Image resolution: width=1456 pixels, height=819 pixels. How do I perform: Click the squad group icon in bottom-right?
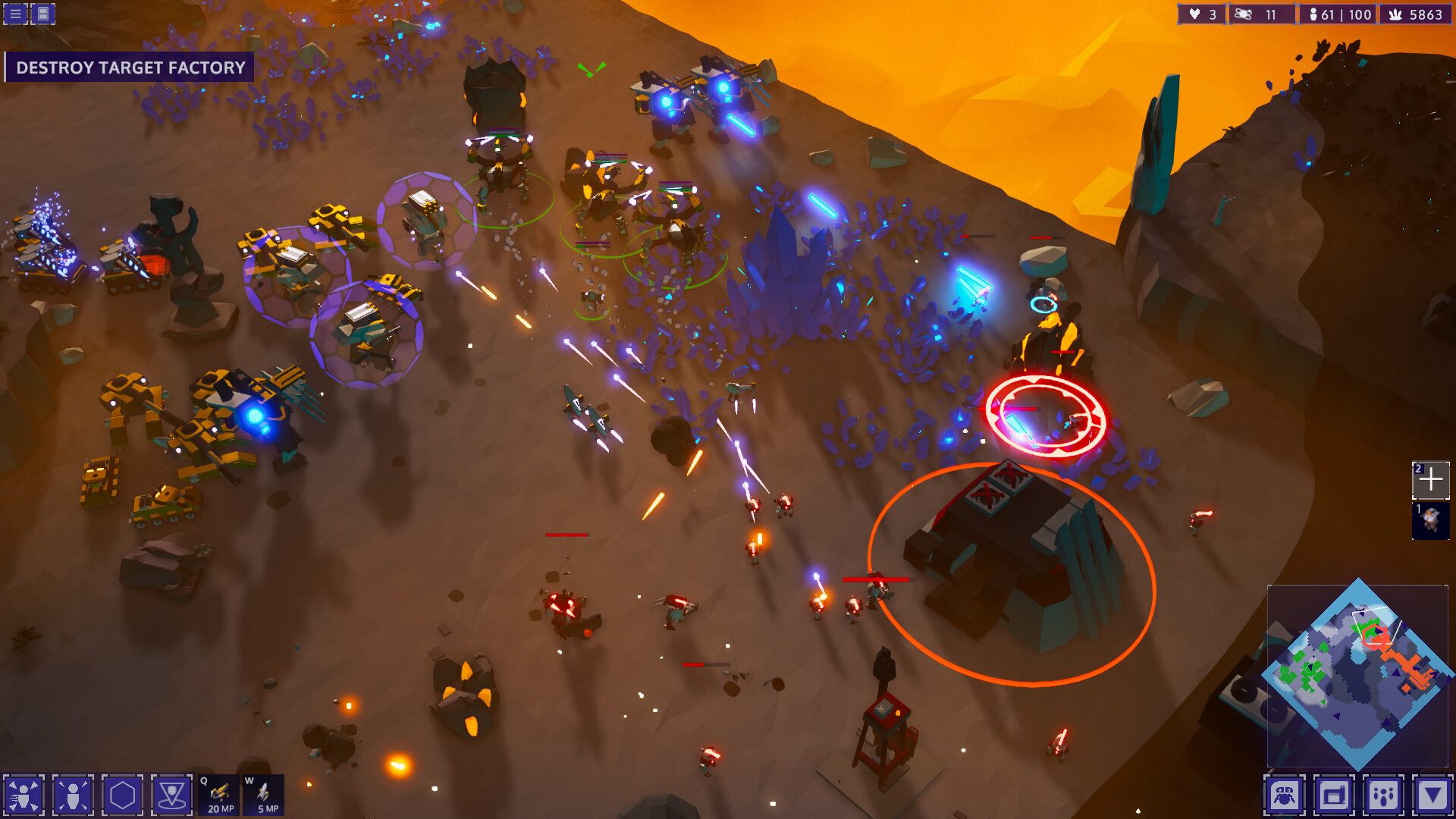pyautogui.click(x=1383, y=796)
